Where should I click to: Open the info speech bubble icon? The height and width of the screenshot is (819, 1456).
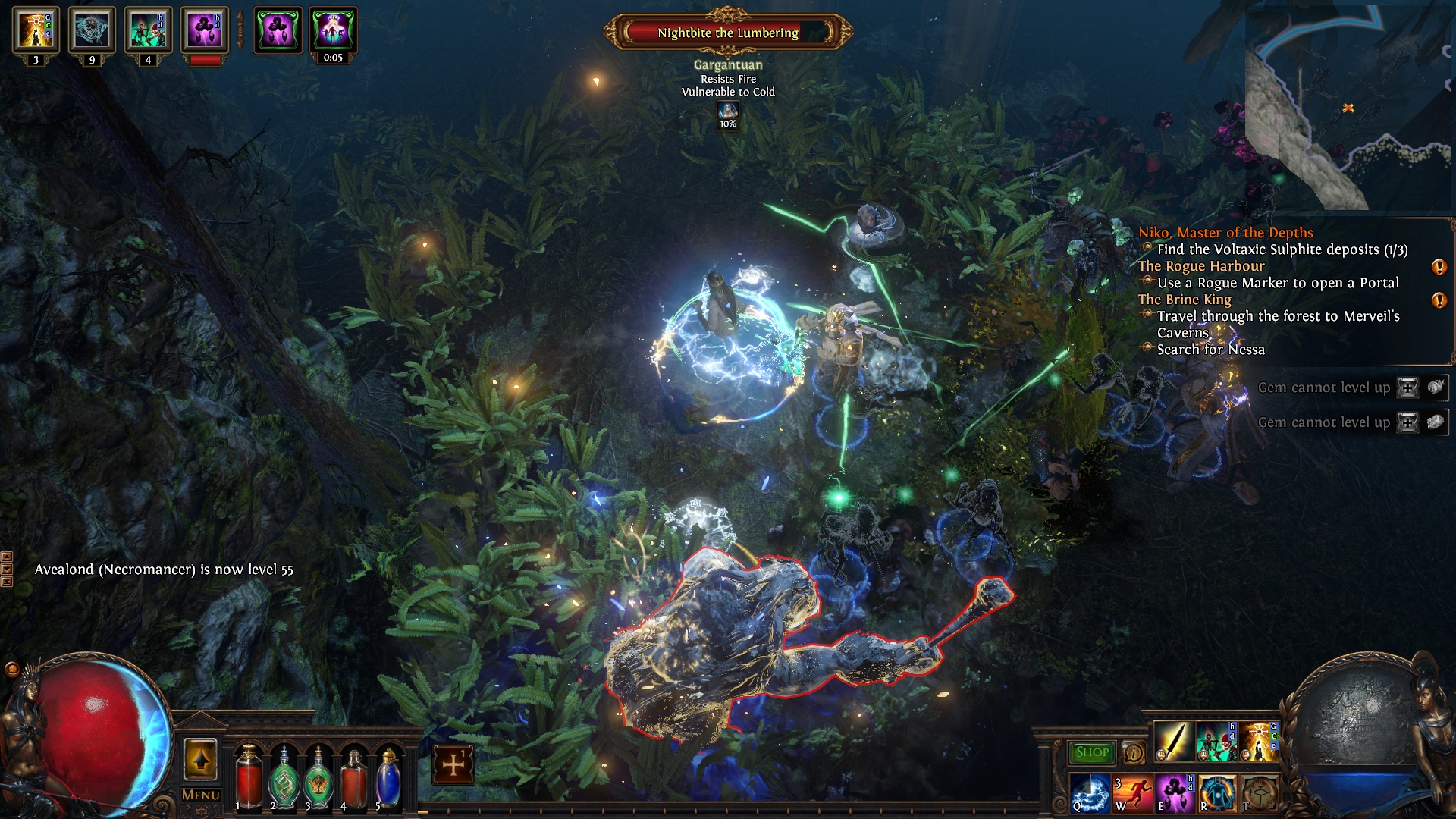[1134, 752]
